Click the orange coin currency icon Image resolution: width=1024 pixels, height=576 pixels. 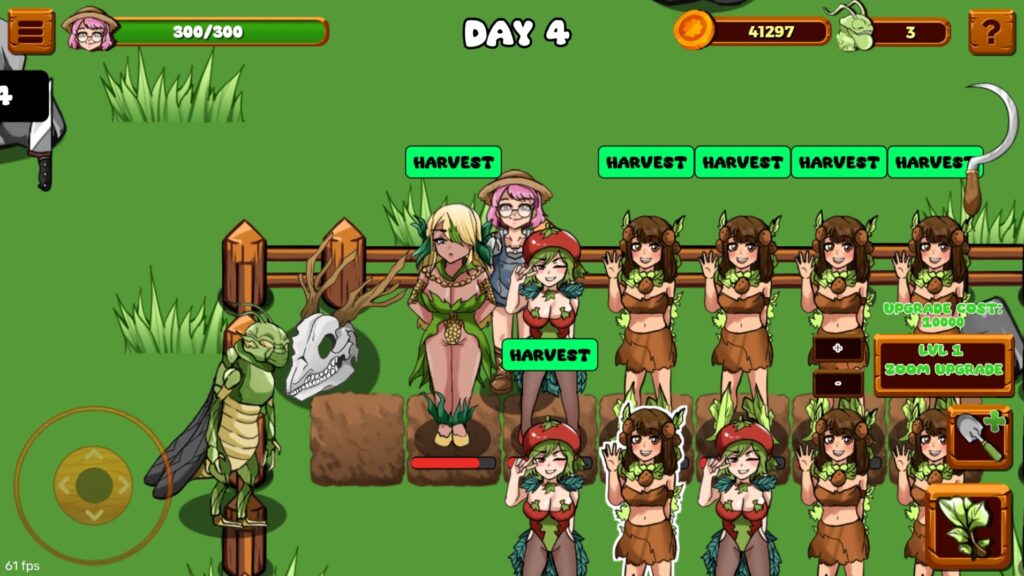[693, 31]
